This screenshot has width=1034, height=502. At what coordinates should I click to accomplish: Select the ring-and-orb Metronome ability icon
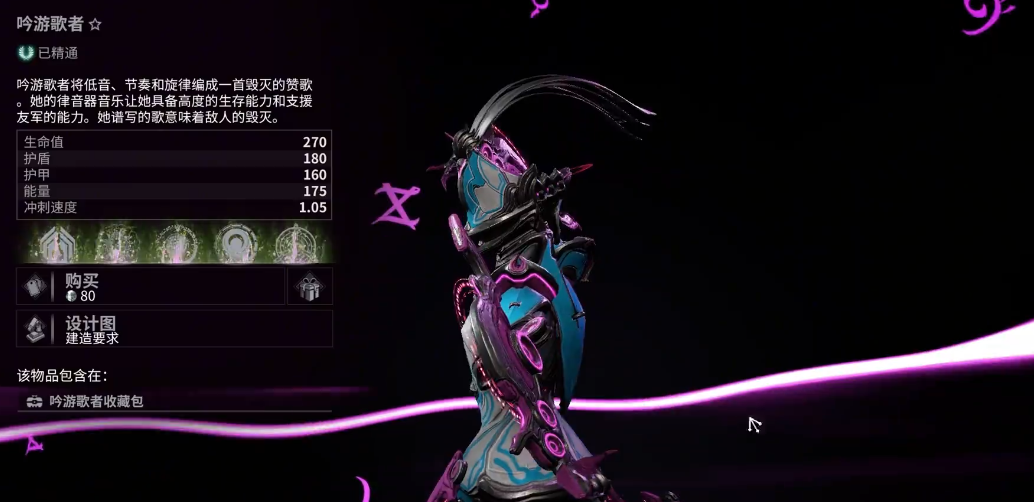[x=238, y=243]
